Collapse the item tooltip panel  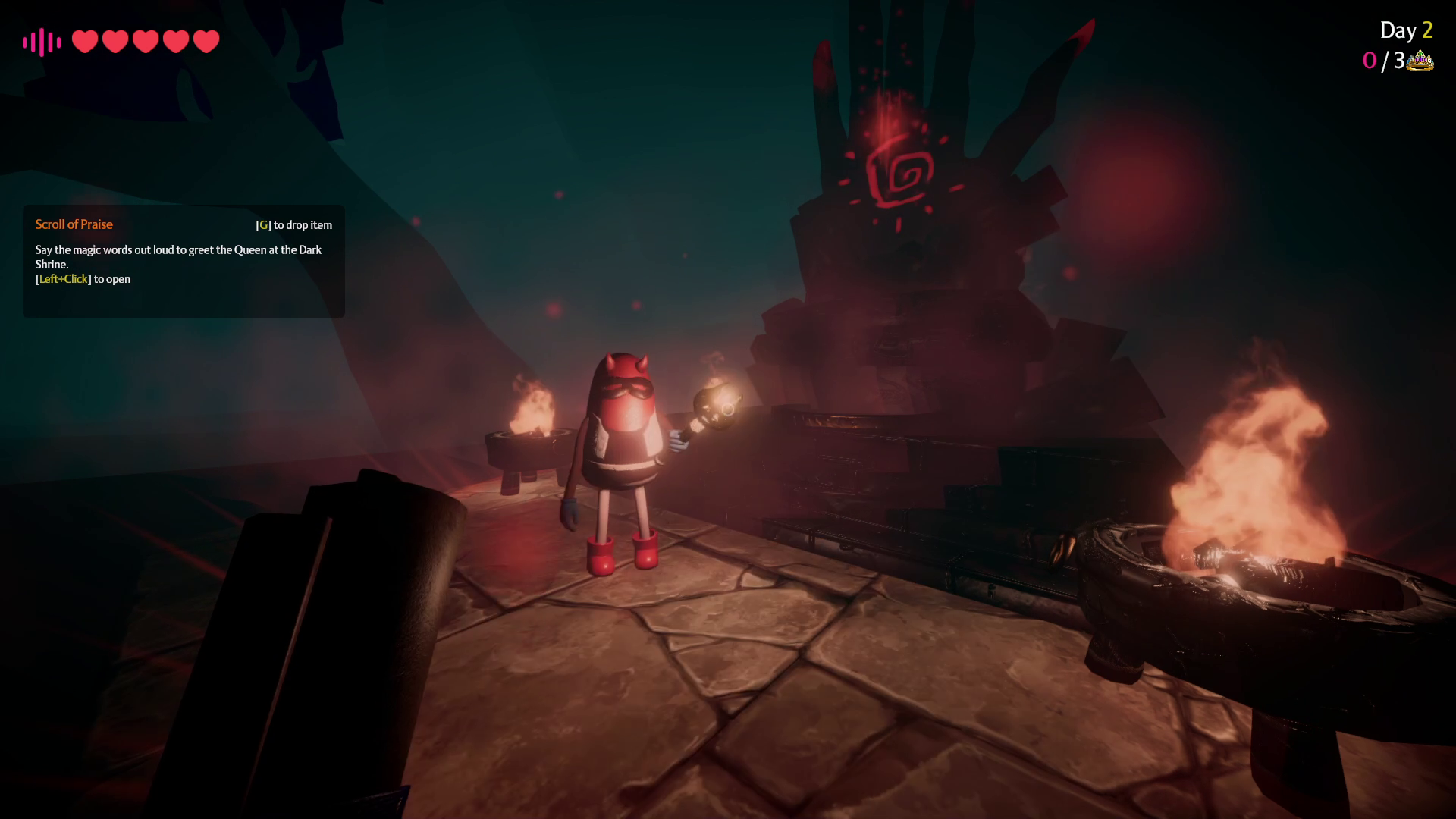pos(182,262)
